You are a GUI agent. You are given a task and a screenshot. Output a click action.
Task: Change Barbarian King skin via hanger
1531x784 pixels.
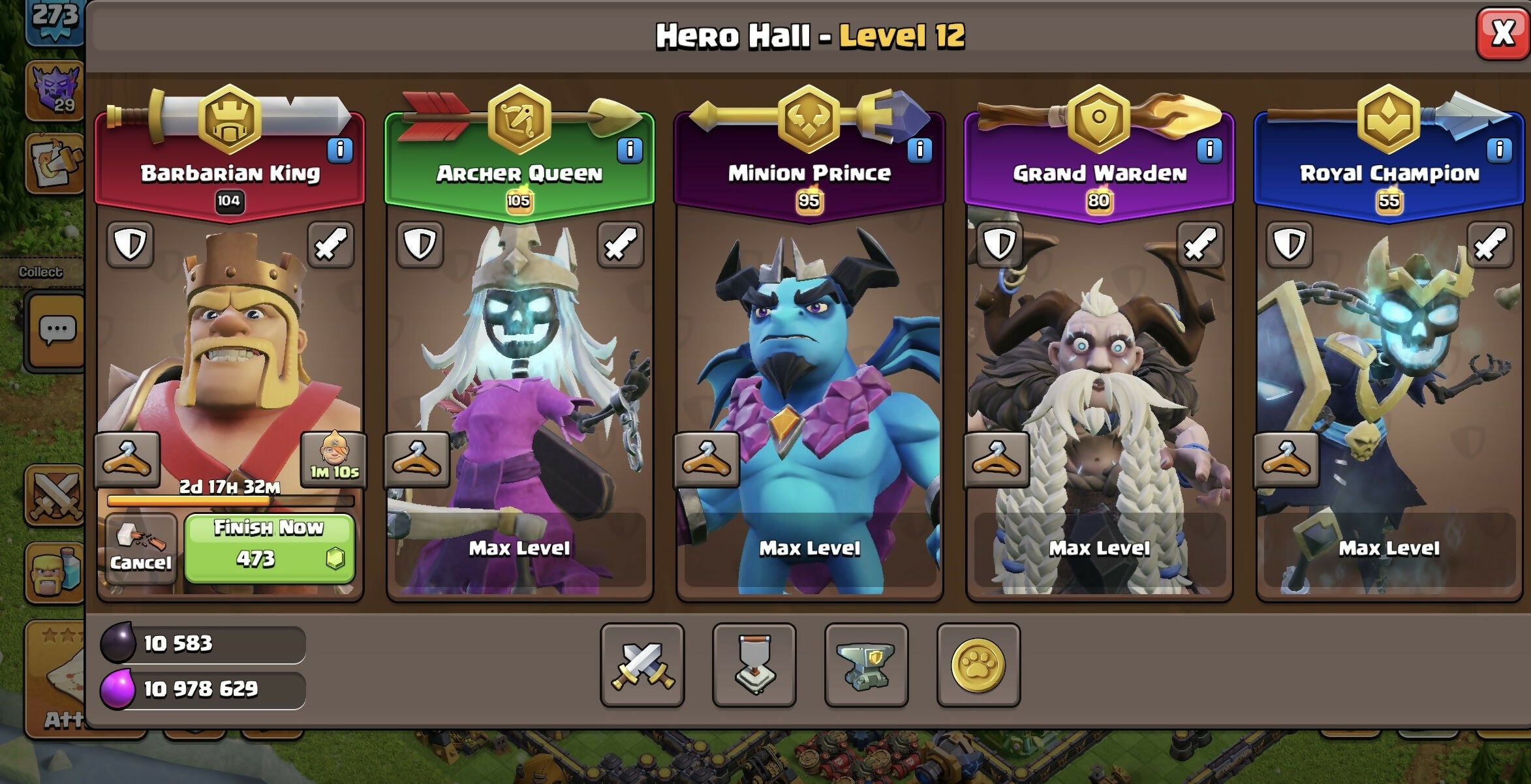(x=127, y=459)
